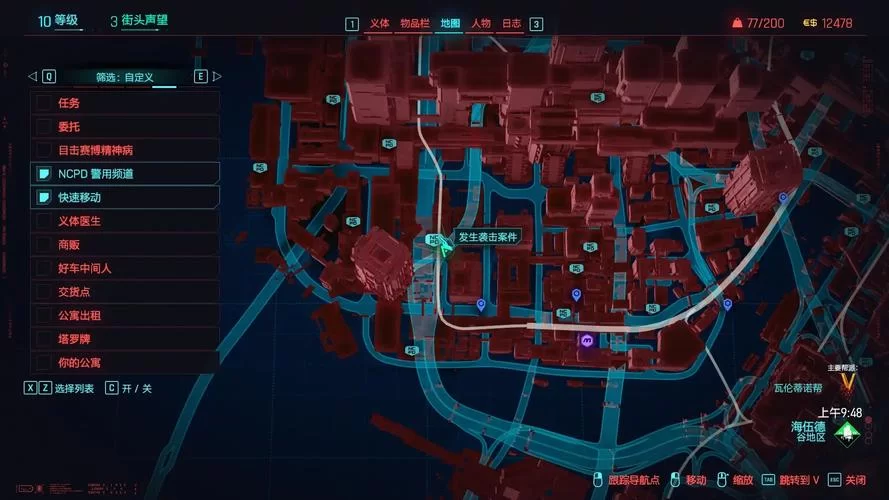Switch to the 人物 tab
889x500 pixels.
pyautogui.click(x=480, y=23)
